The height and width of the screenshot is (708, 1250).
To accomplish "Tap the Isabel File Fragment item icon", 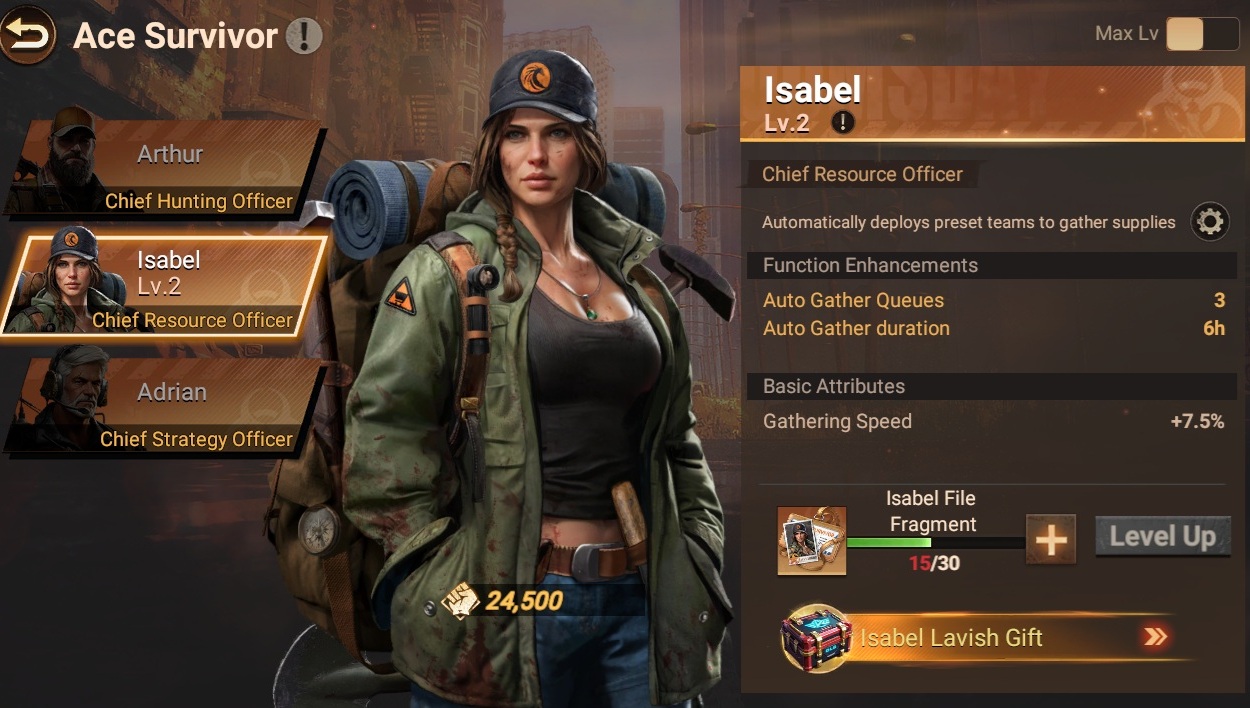I will tap(812, 540).
